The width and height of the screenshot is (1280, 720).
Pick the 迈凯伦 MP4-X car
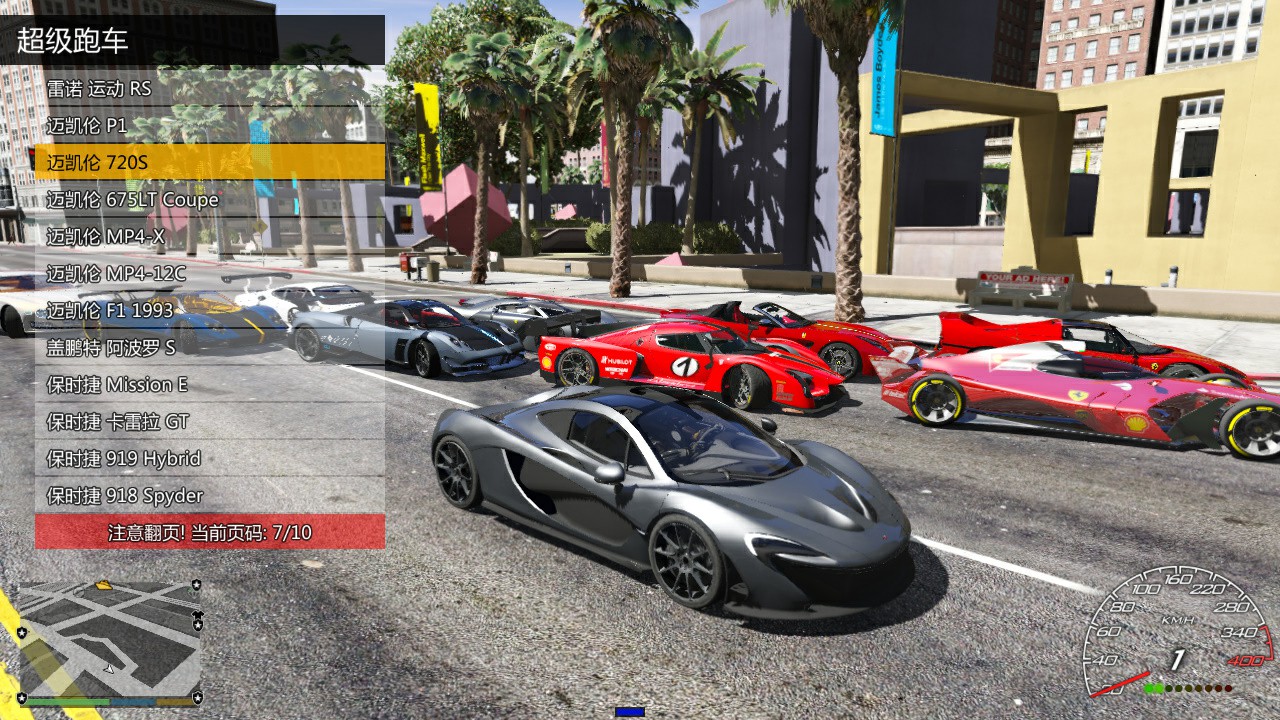pos(210,236)
